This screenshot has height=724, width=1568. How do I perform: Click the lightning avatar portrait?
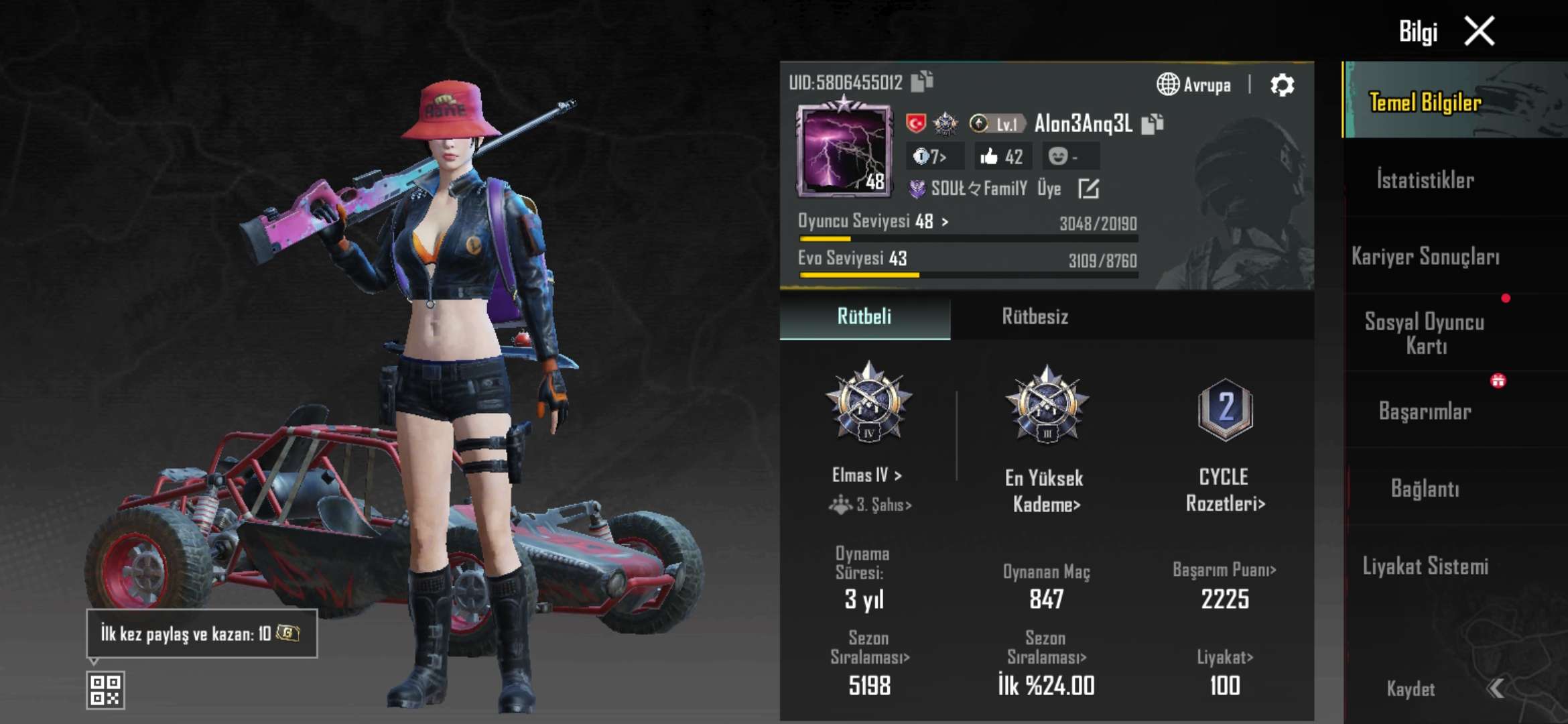click(844, 151)
